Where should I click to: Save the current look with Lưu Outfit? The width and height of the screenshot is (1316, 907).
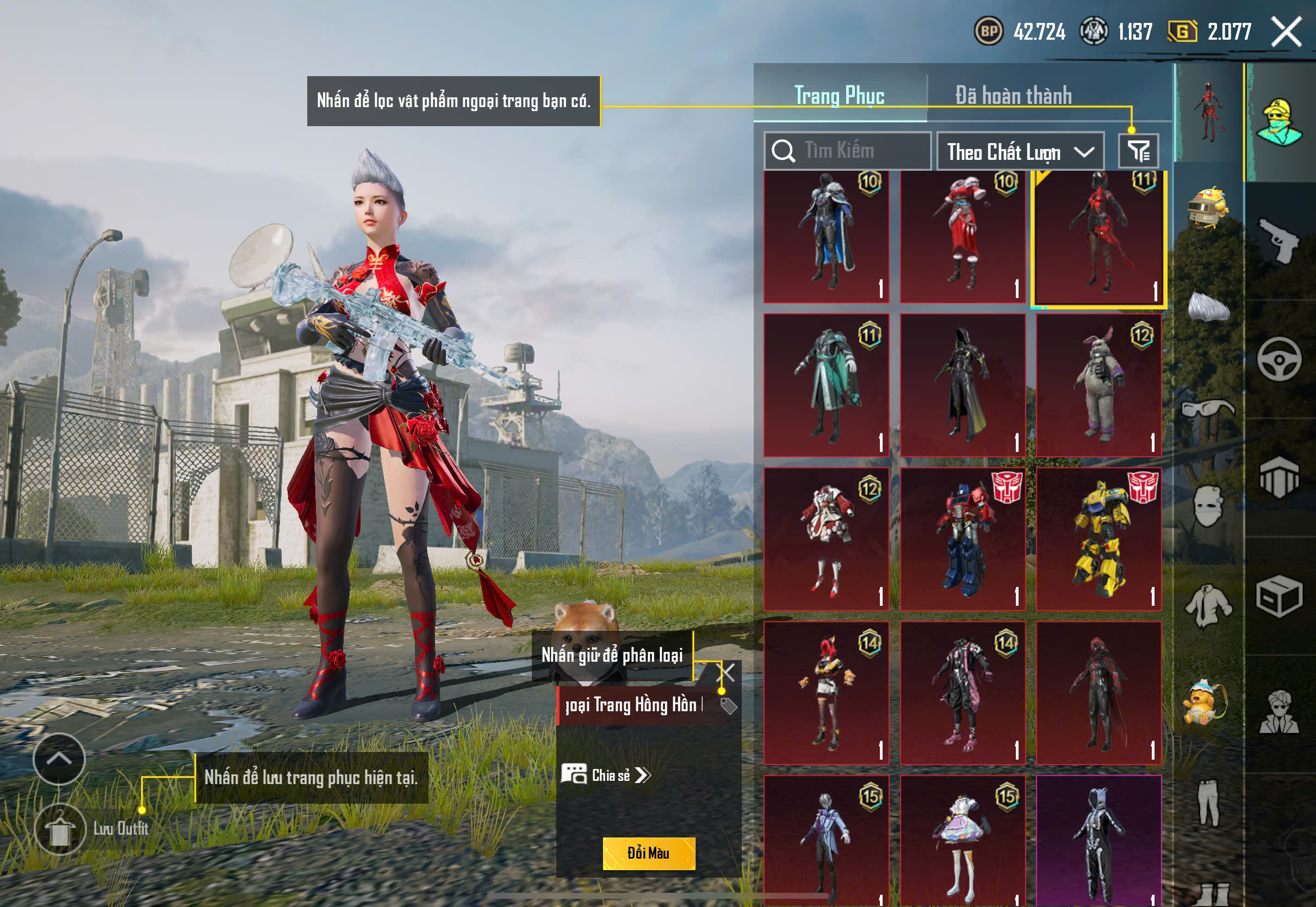[x=60, y=829]
